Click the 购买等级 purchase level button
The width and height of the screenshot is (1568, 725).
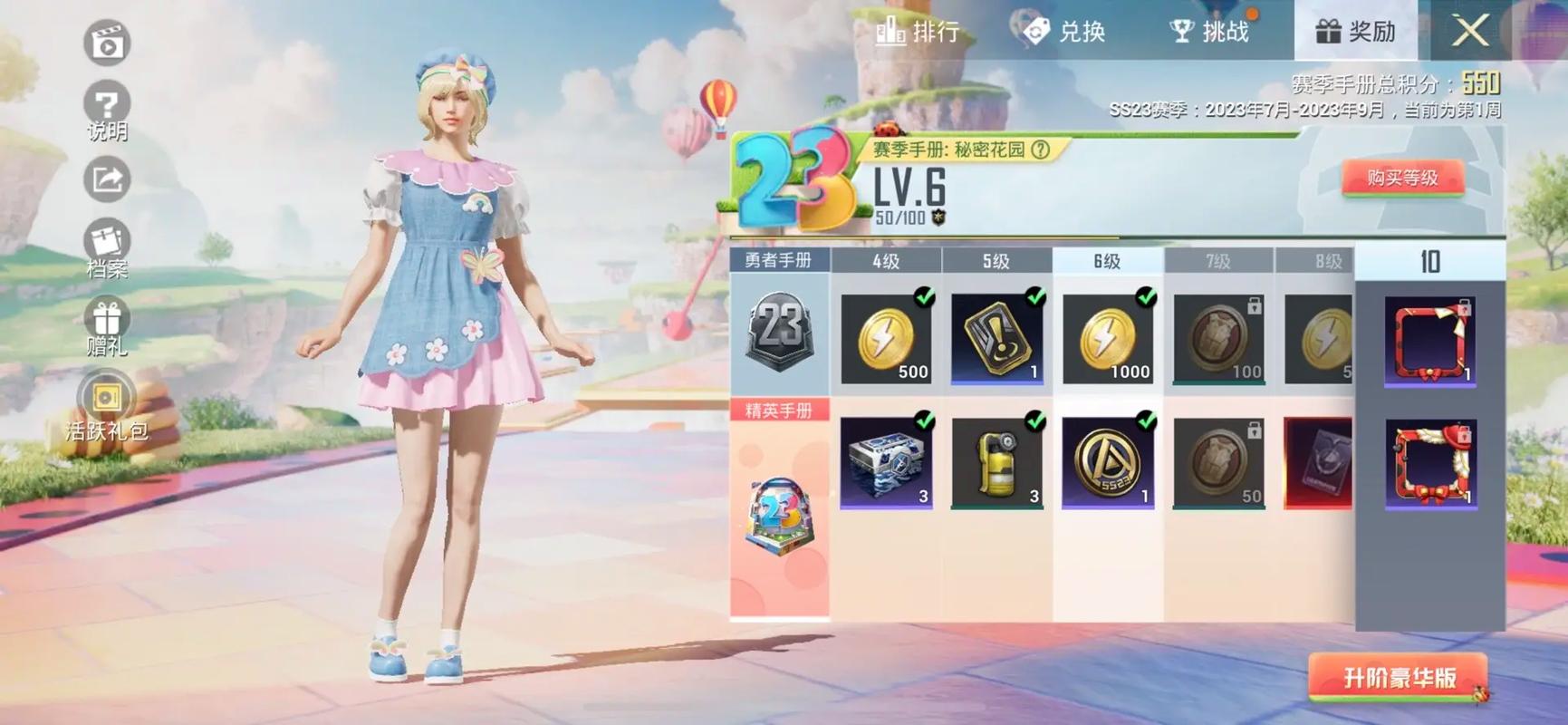(1406, 177)
